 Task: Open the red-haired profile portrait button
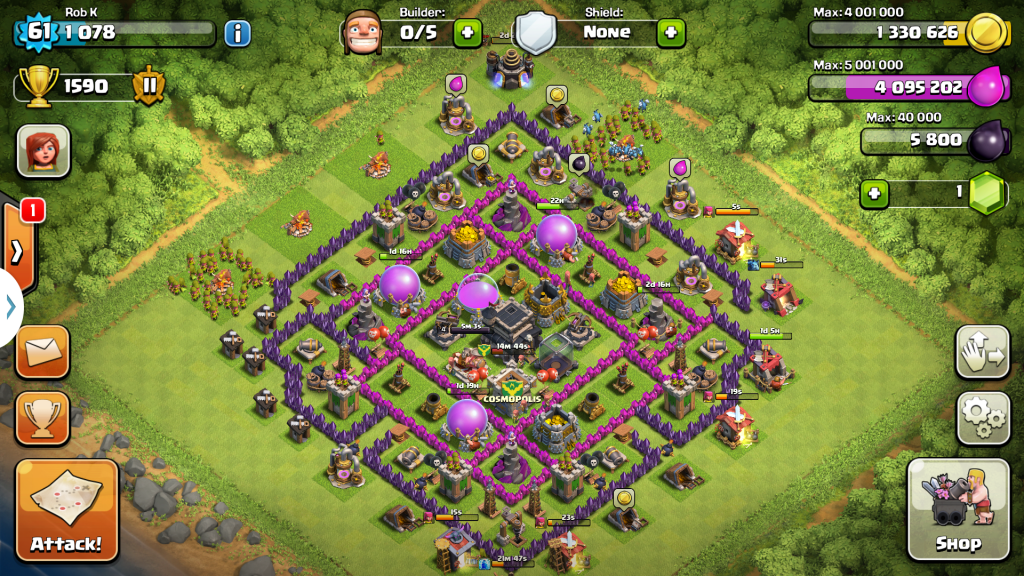[43, 150]
